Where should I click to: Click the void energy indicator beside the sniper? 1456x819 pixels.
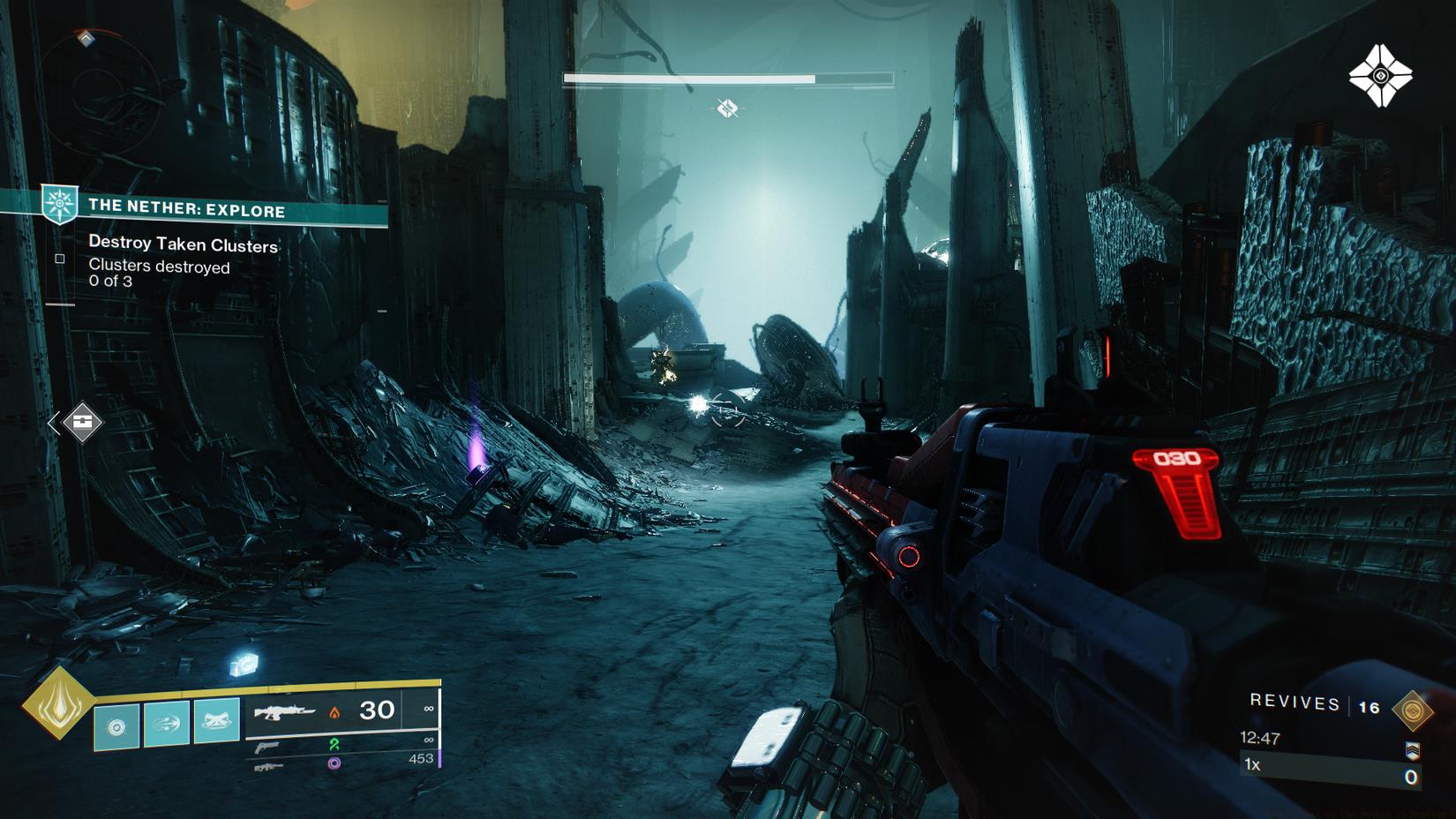[x=334, y=764]
